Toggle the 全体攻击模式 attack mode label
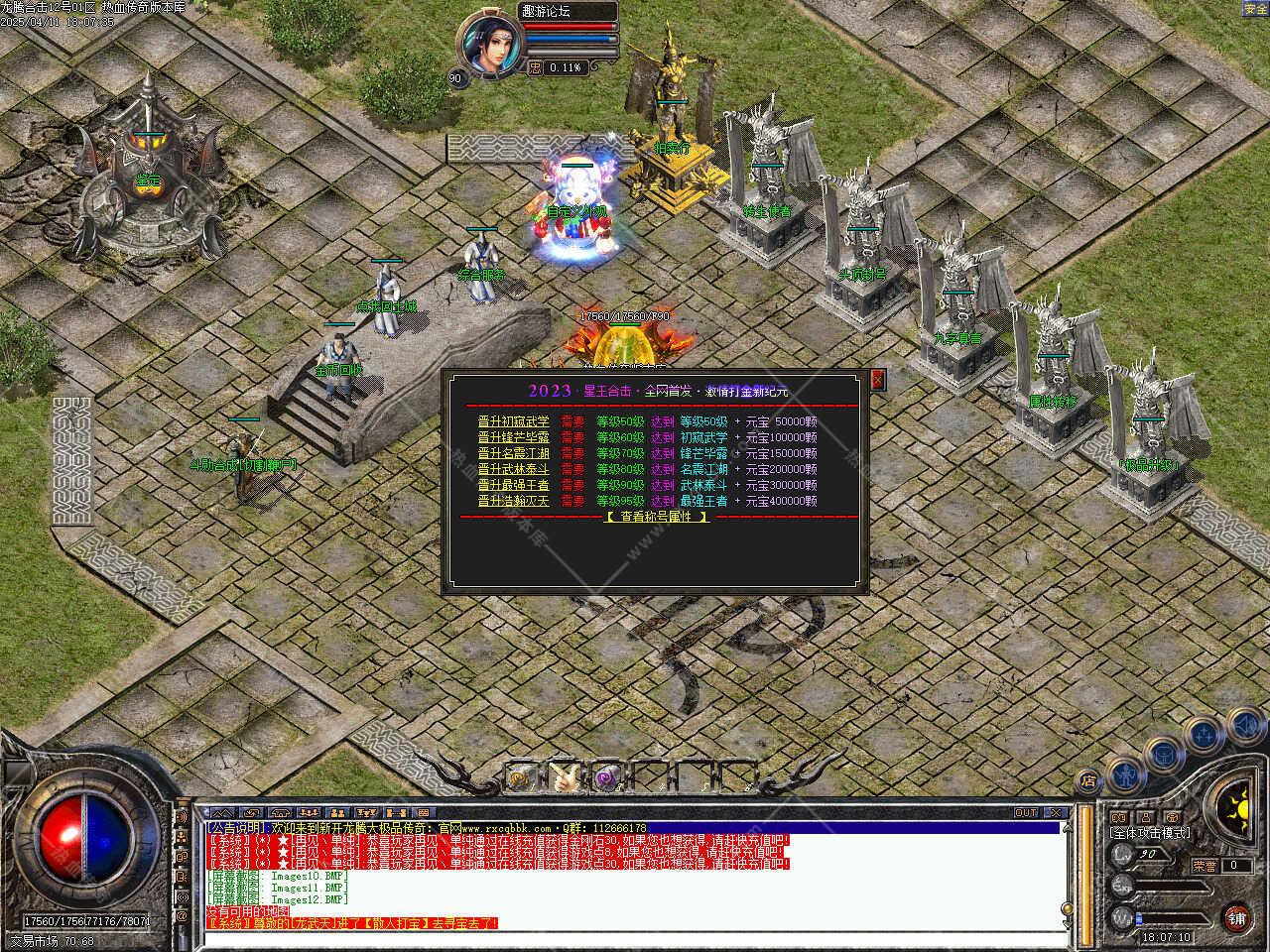The image size is (1270, 952). click(1151, 834)
